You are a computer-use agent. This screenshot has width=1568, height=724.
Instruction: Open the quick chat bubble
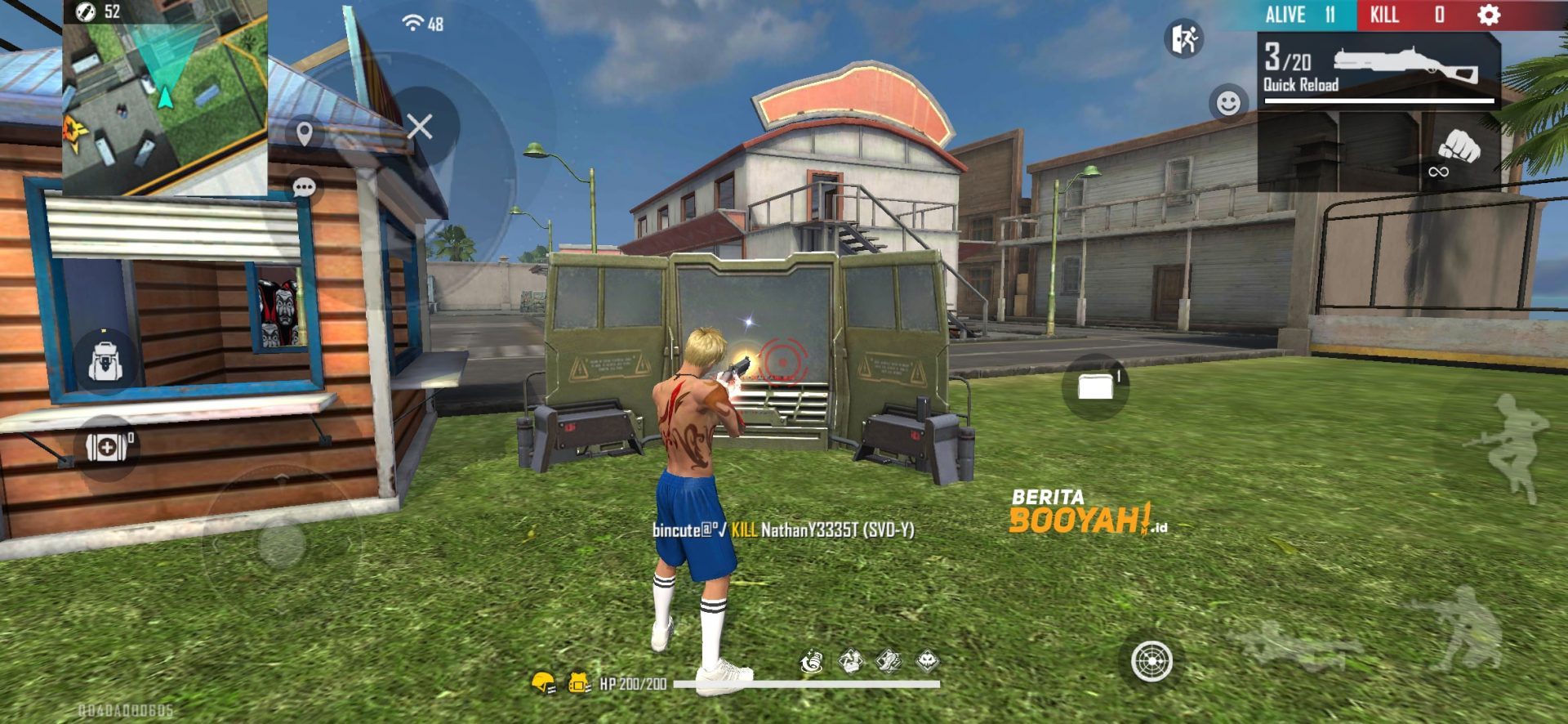pos(304,188)
